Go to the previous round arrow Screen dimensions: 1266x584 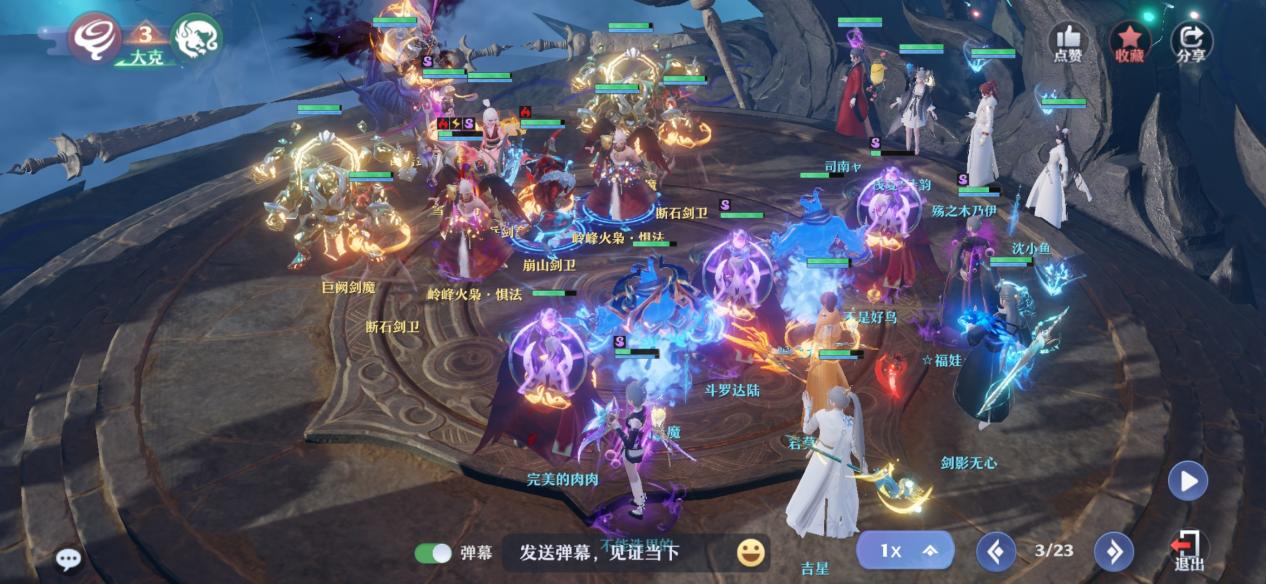995,551
